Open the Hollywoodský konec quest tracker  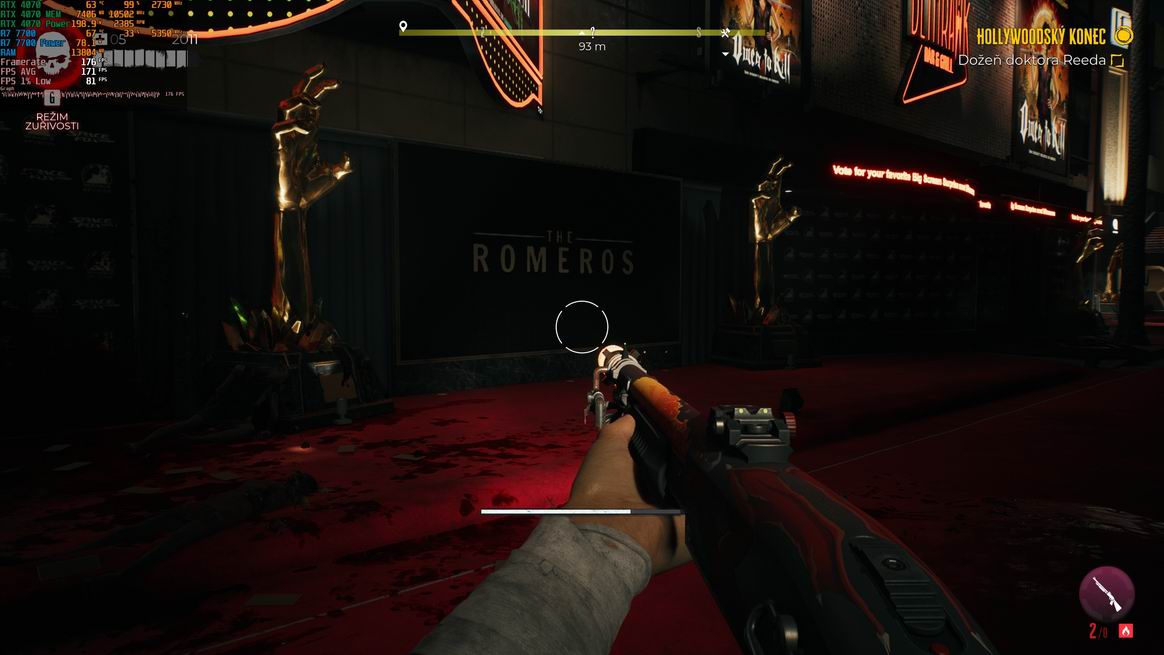tap(1041, 37)
